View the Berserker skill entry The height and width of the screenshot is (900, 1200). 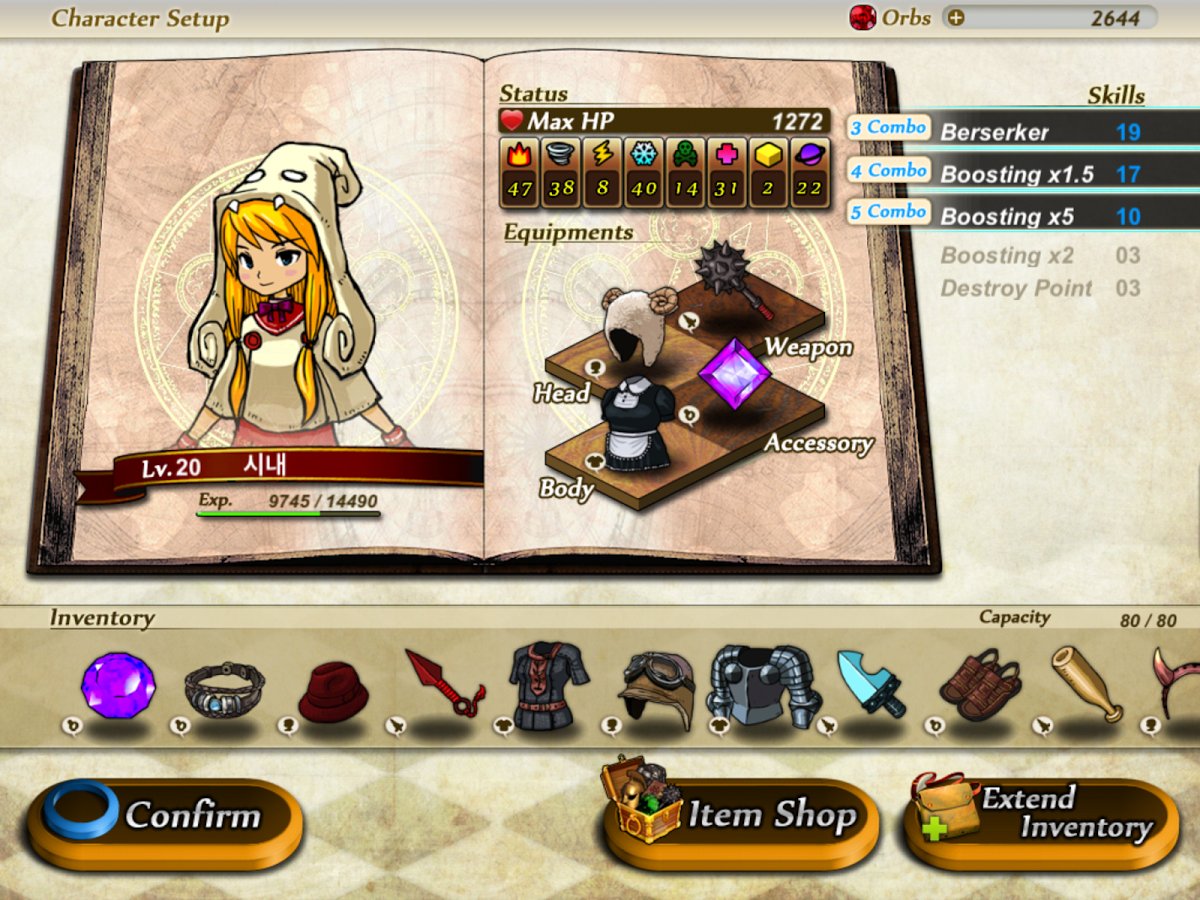[x=995, y=131]
